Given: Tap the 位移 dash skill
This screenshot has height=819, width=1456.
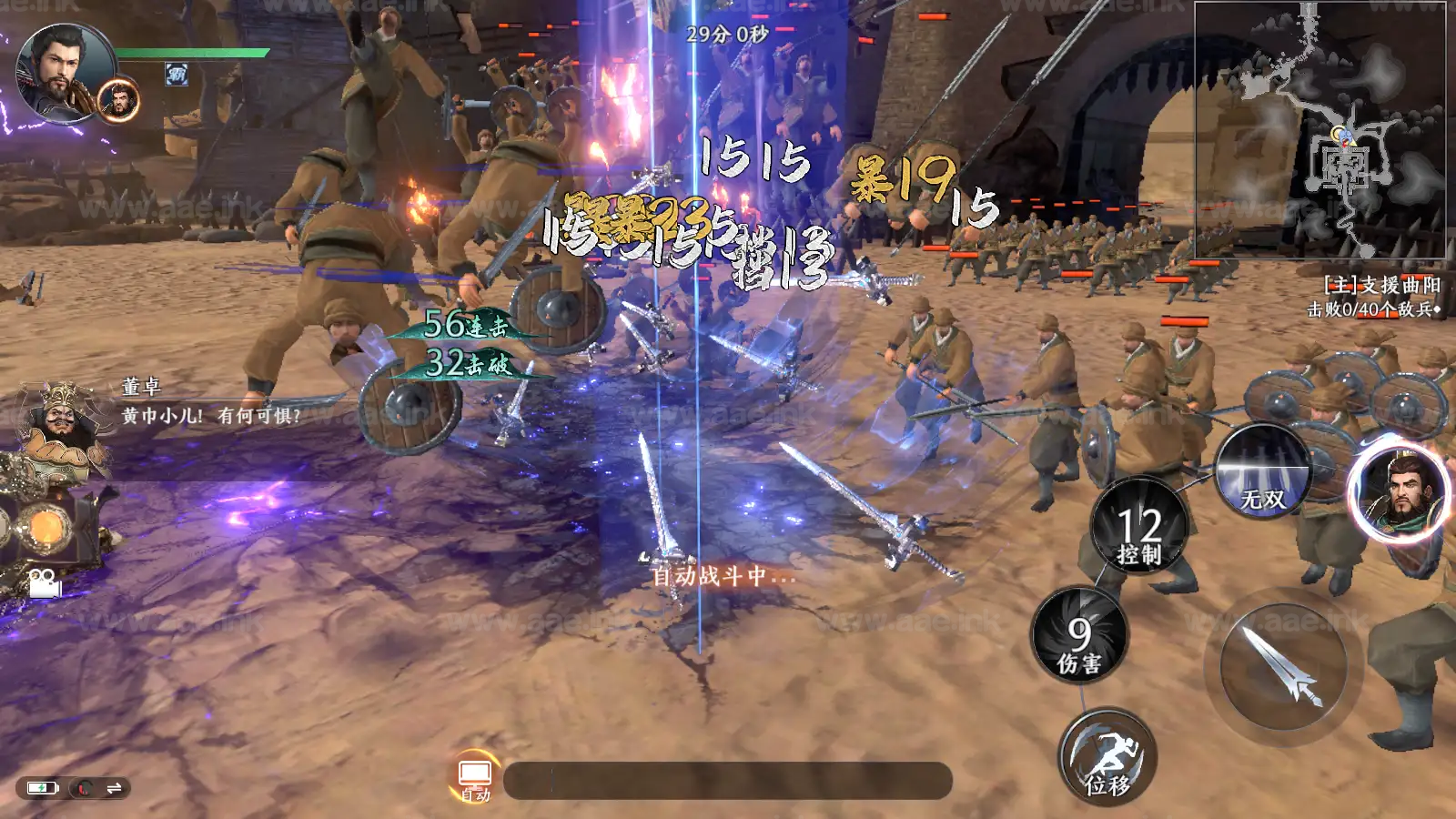Looking at the screenshot, I should point(1107,757).
